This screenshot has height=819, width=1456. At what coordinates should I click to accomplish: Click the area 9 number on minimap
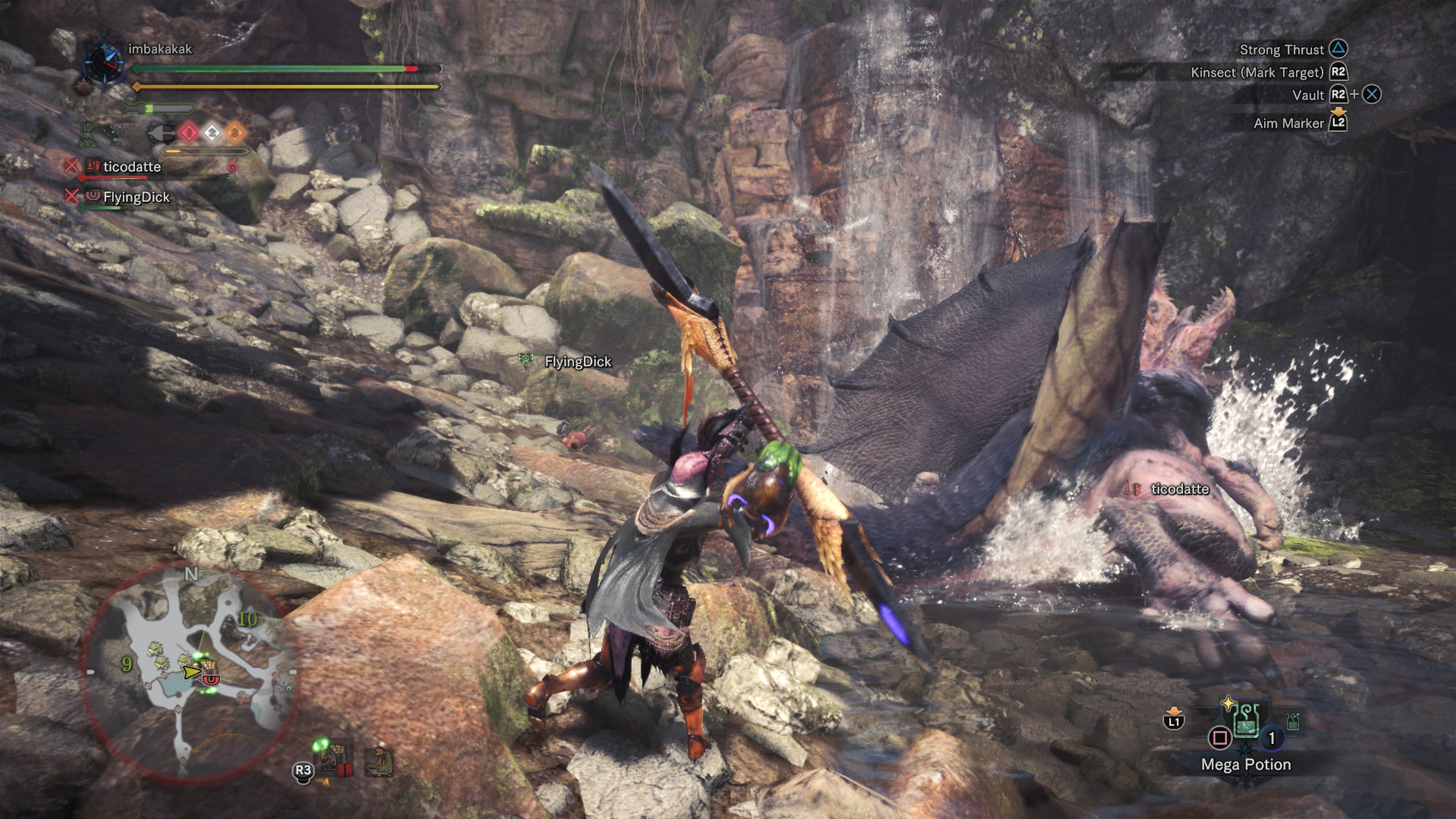[127, 664]
